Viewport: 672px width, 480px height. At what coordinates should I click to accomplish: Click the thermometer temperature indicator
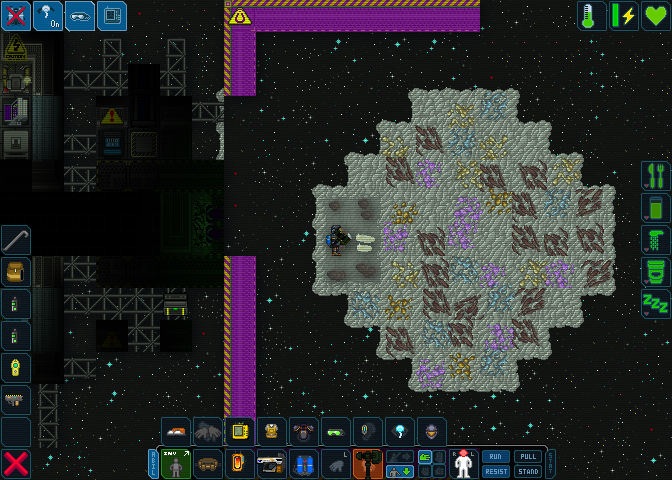592,16
